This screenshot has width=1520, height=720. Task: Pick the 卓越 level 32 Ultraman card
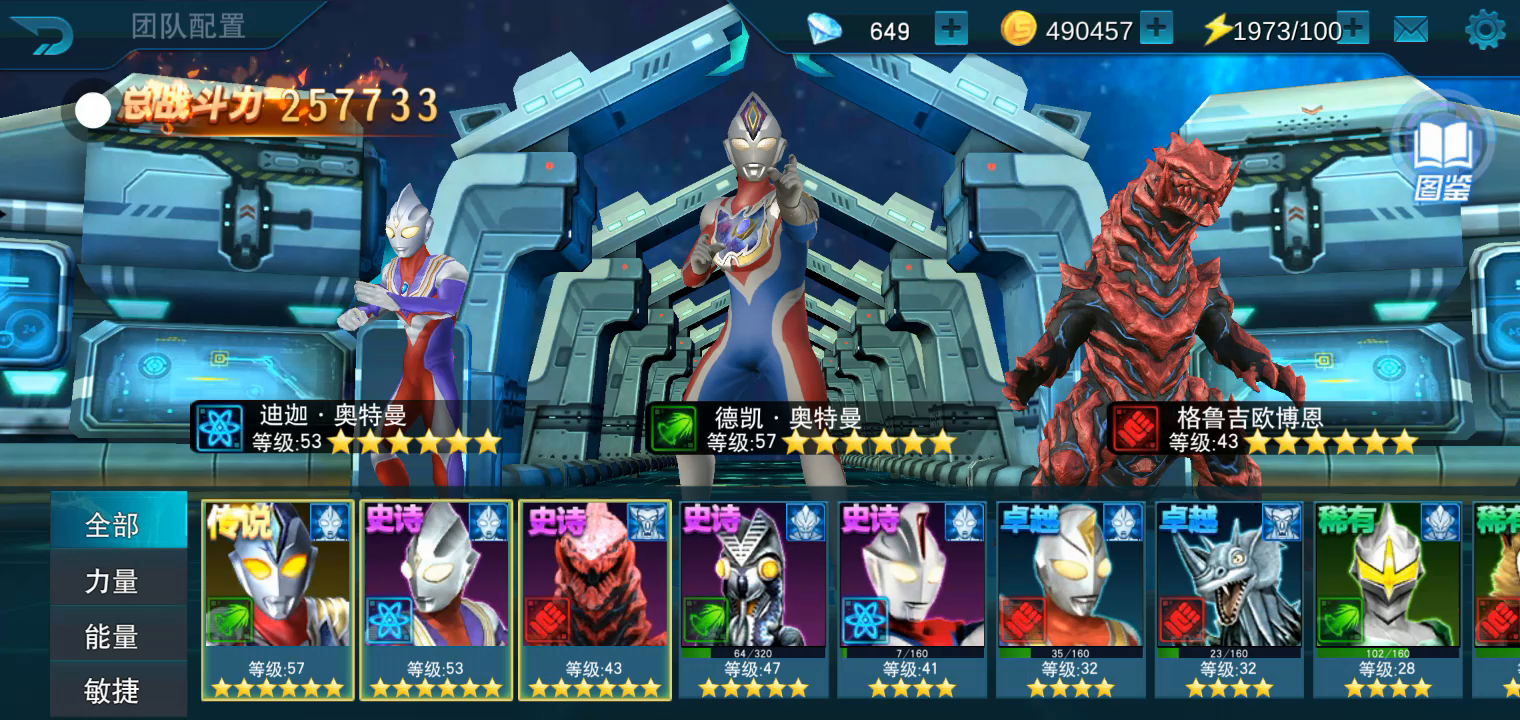(x=1071, y=598)
